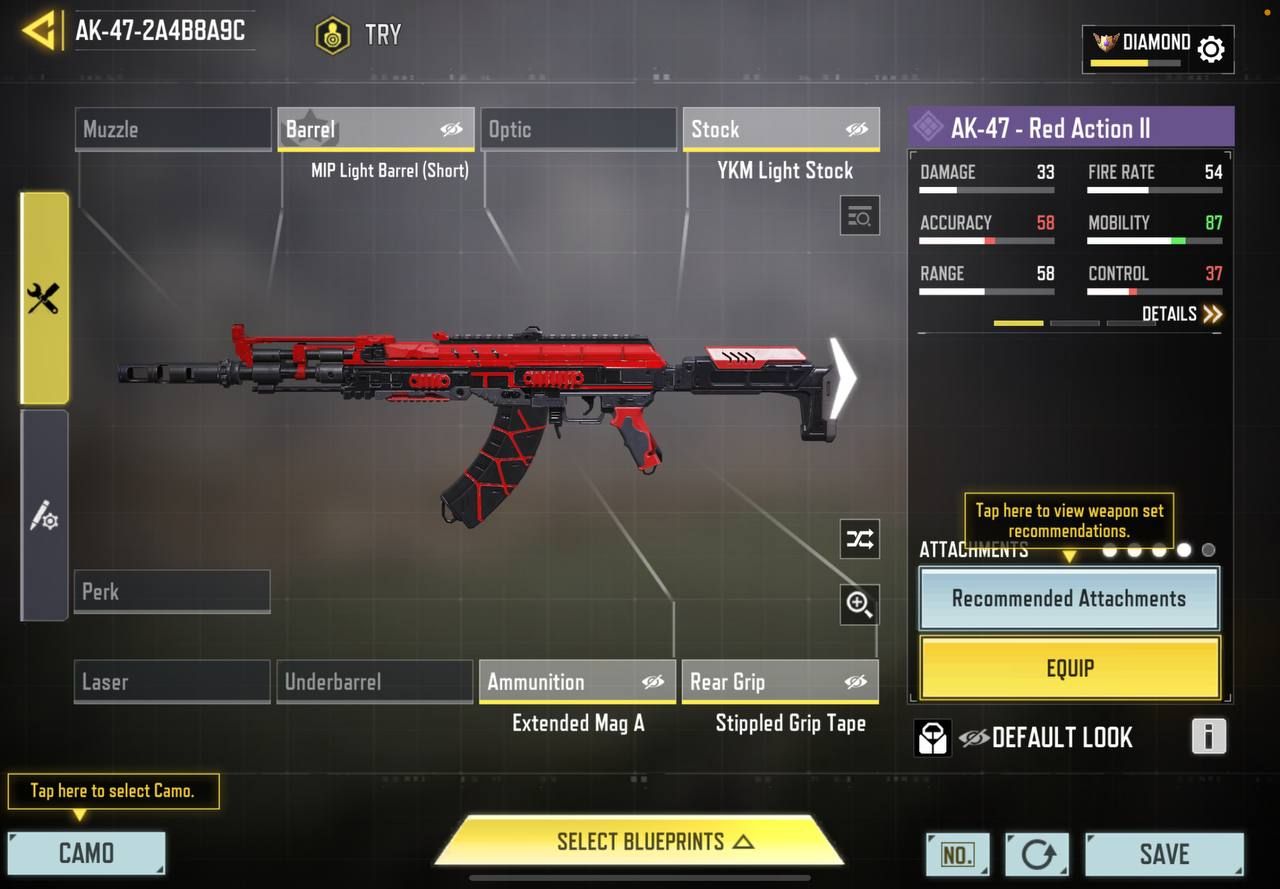Screen dimensions: 1280x889
Task: Open the Barrel attachment slot
Action: (375, 129)
